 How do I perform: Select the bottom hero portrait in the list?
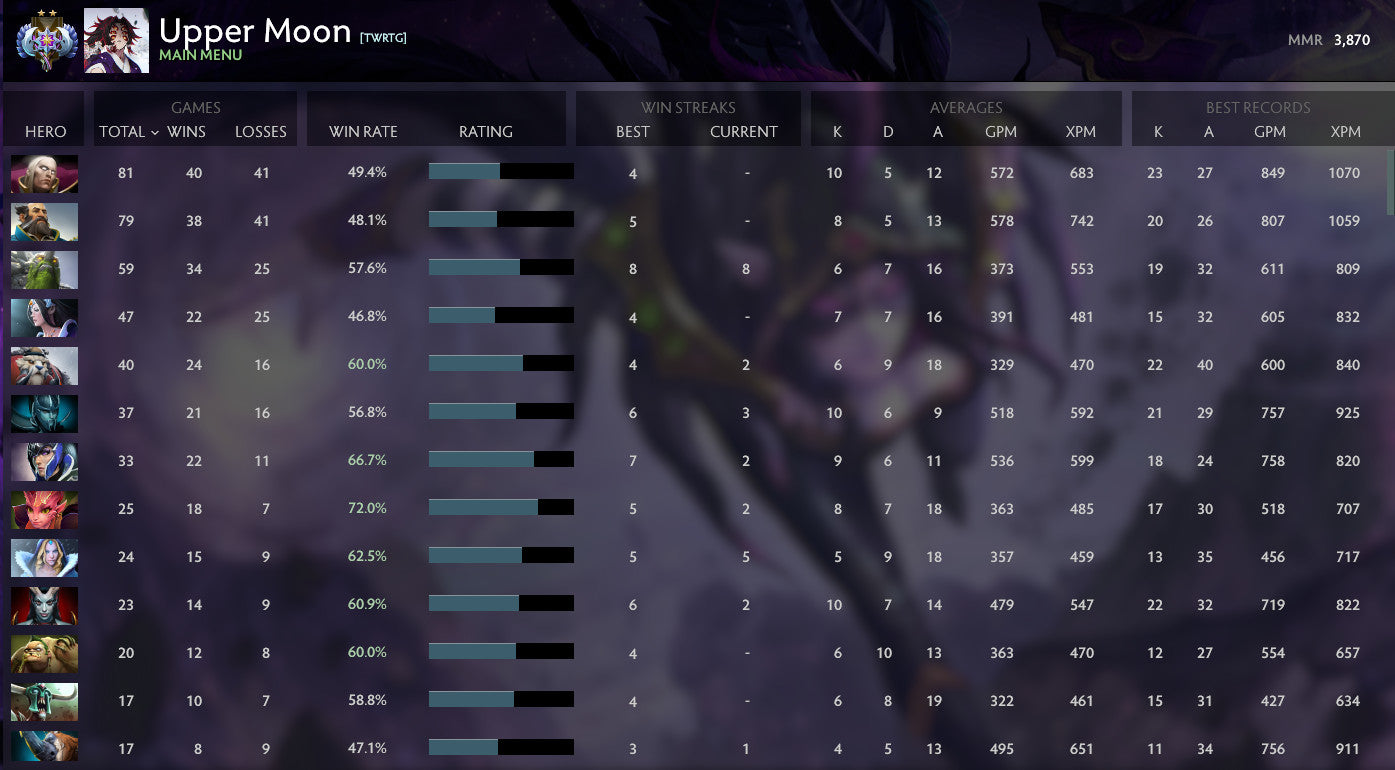tap(44, 749)
